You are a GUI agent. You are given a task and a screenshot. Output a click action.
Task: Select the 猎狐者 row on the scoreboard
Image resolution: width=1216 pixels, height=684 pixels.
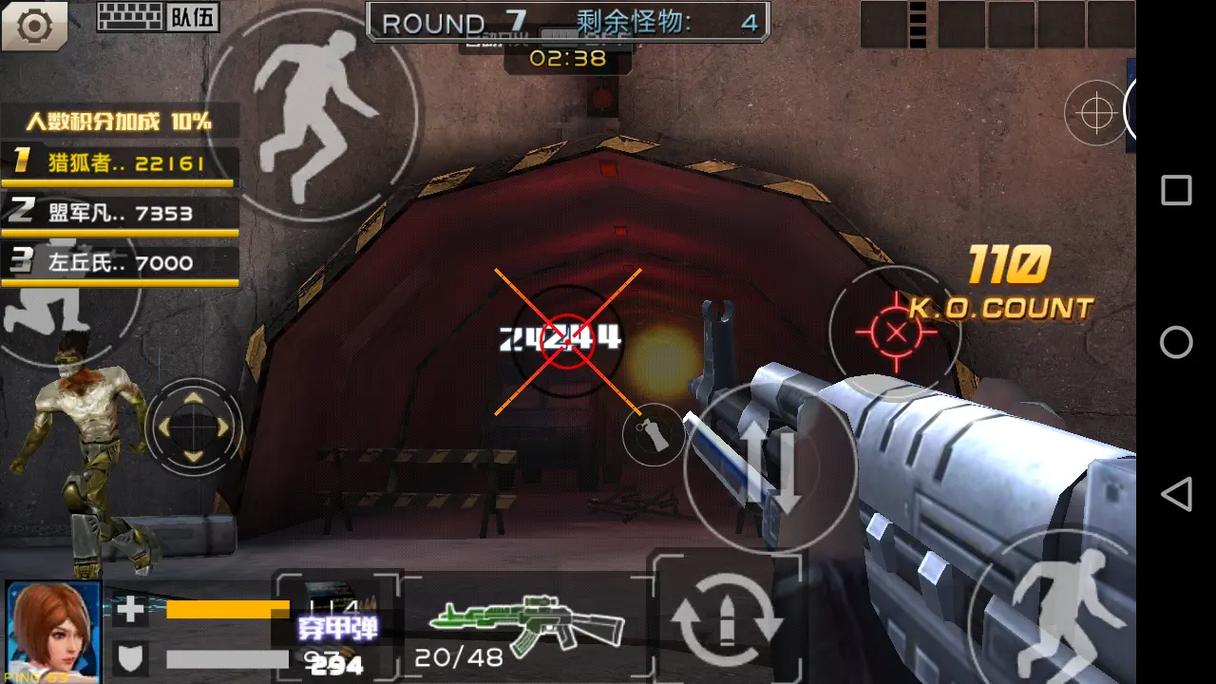tap(120, 164)
